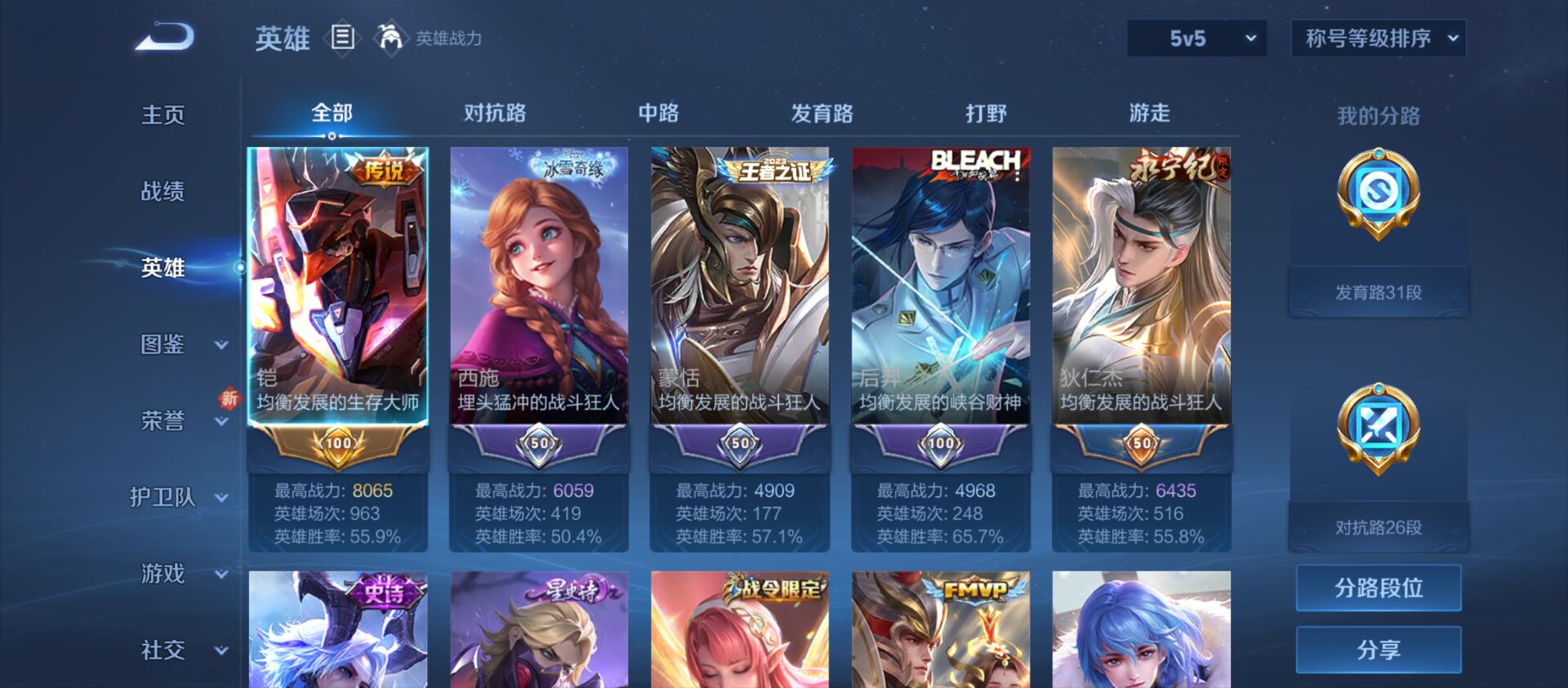
Task: Expand the 护卫队 sidebar section
Action: click(x=161, y=498)
